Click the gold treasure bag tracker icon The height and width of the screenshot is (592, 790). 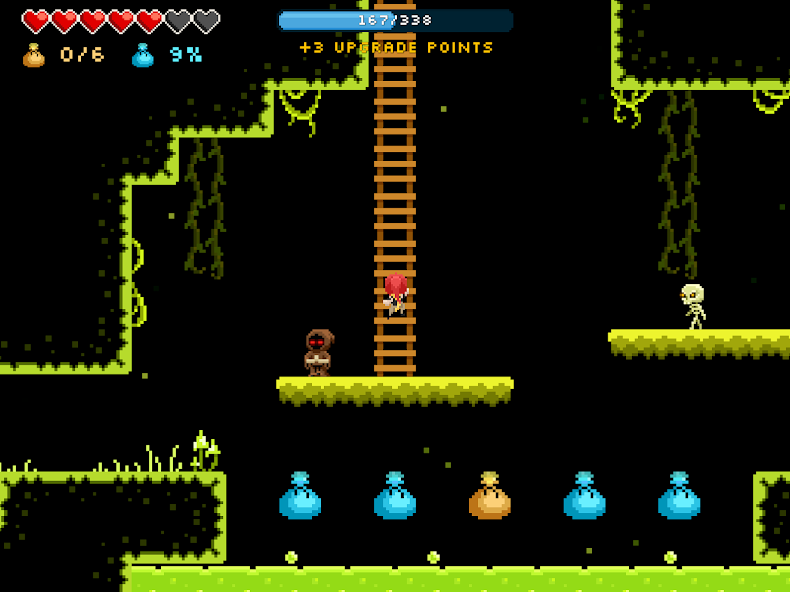34,55
